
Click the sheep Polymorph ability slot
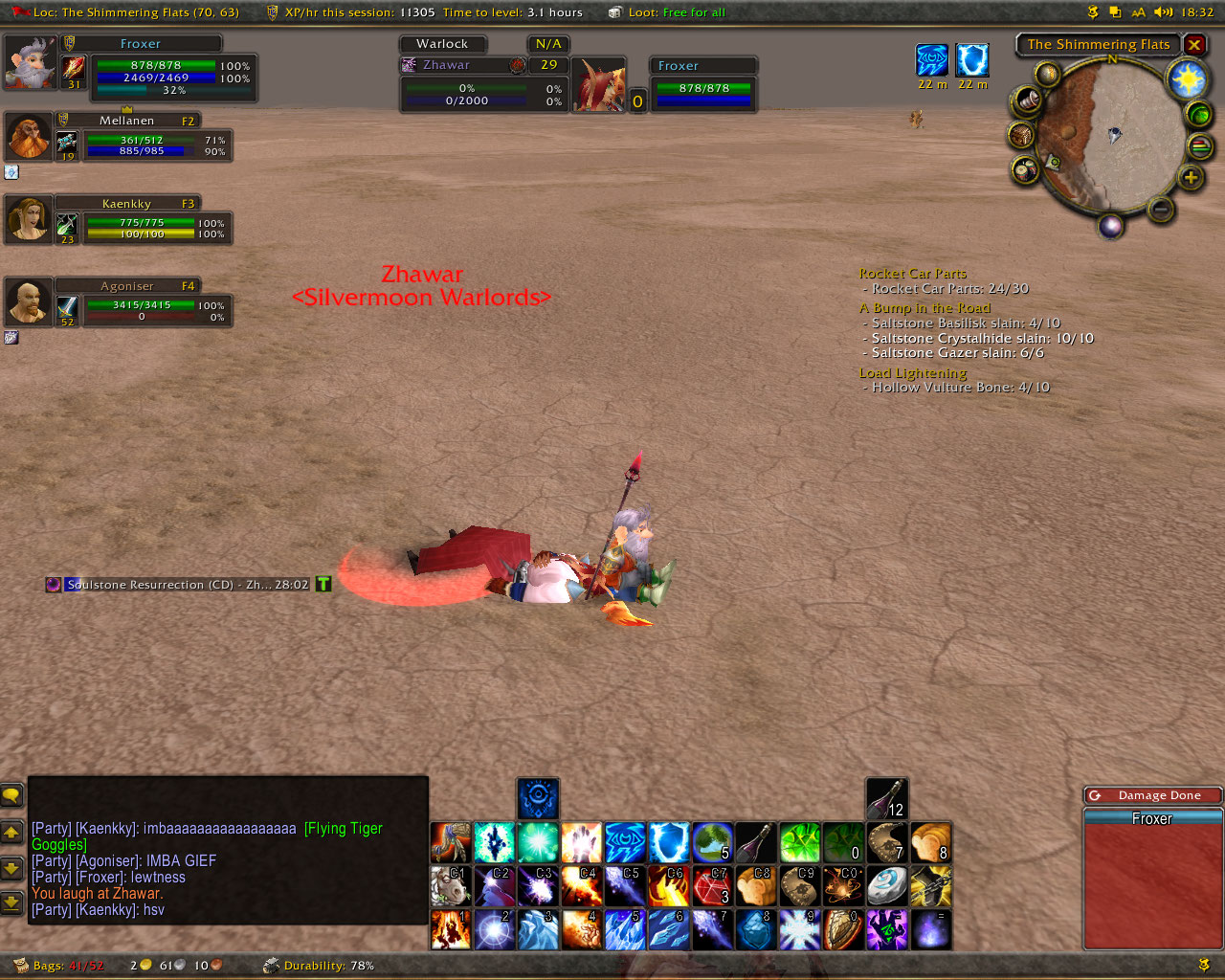click(451, 886)
